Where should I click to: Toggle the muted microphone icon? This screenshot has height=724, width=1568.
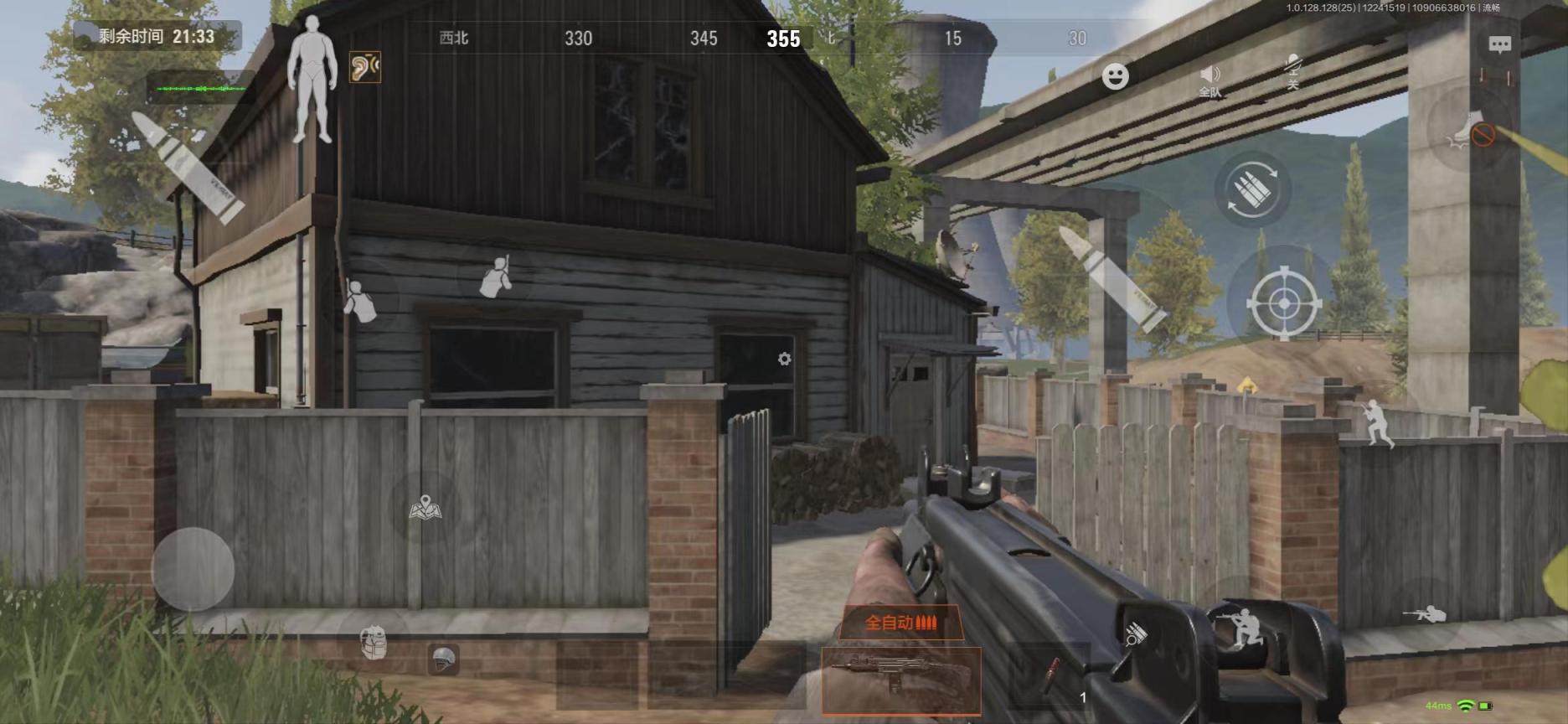1292,70
